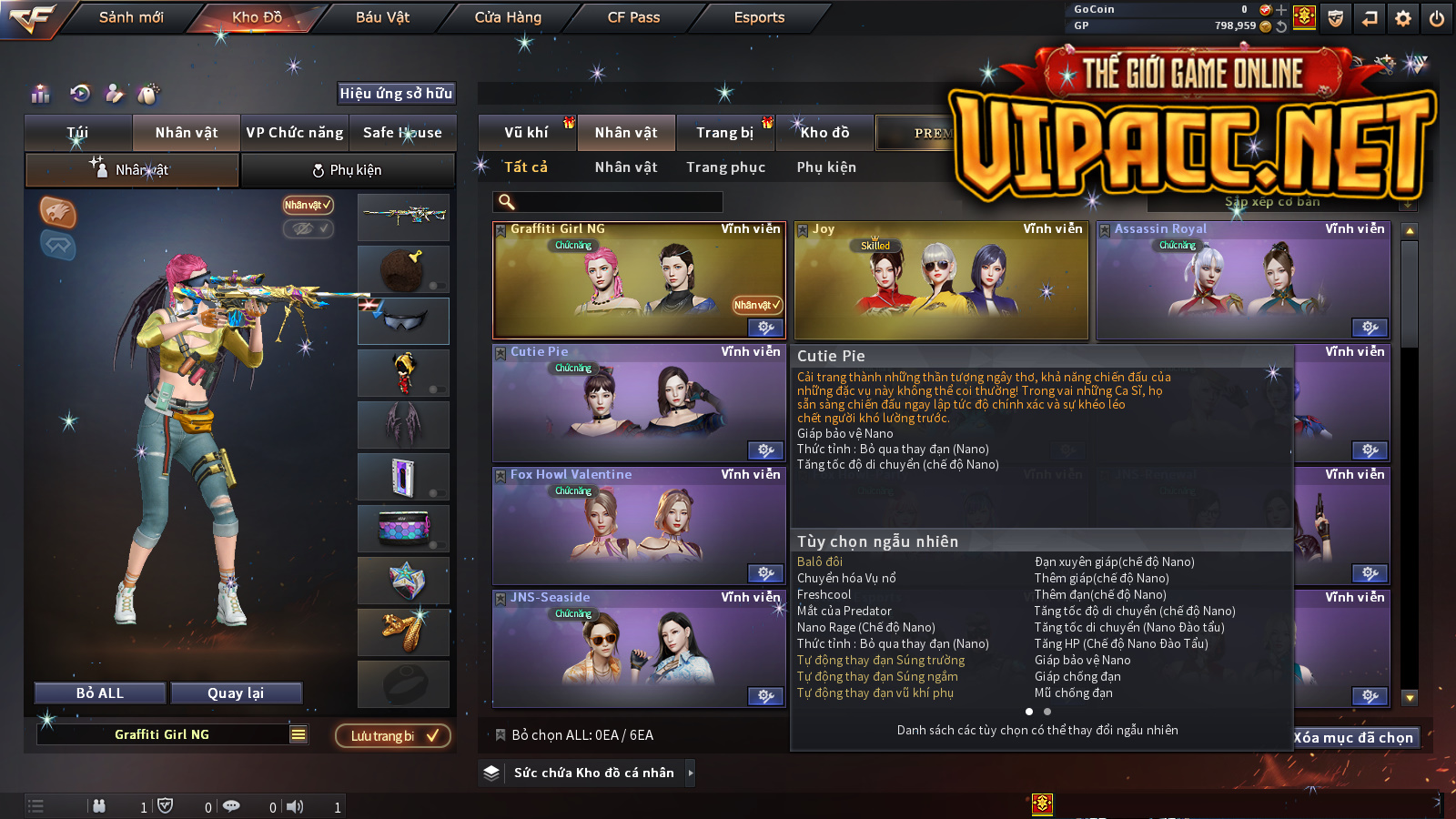Open the Safe House tab
Image resolution: width=1456 pixels, height=819 pixels.
coord(402,133)
